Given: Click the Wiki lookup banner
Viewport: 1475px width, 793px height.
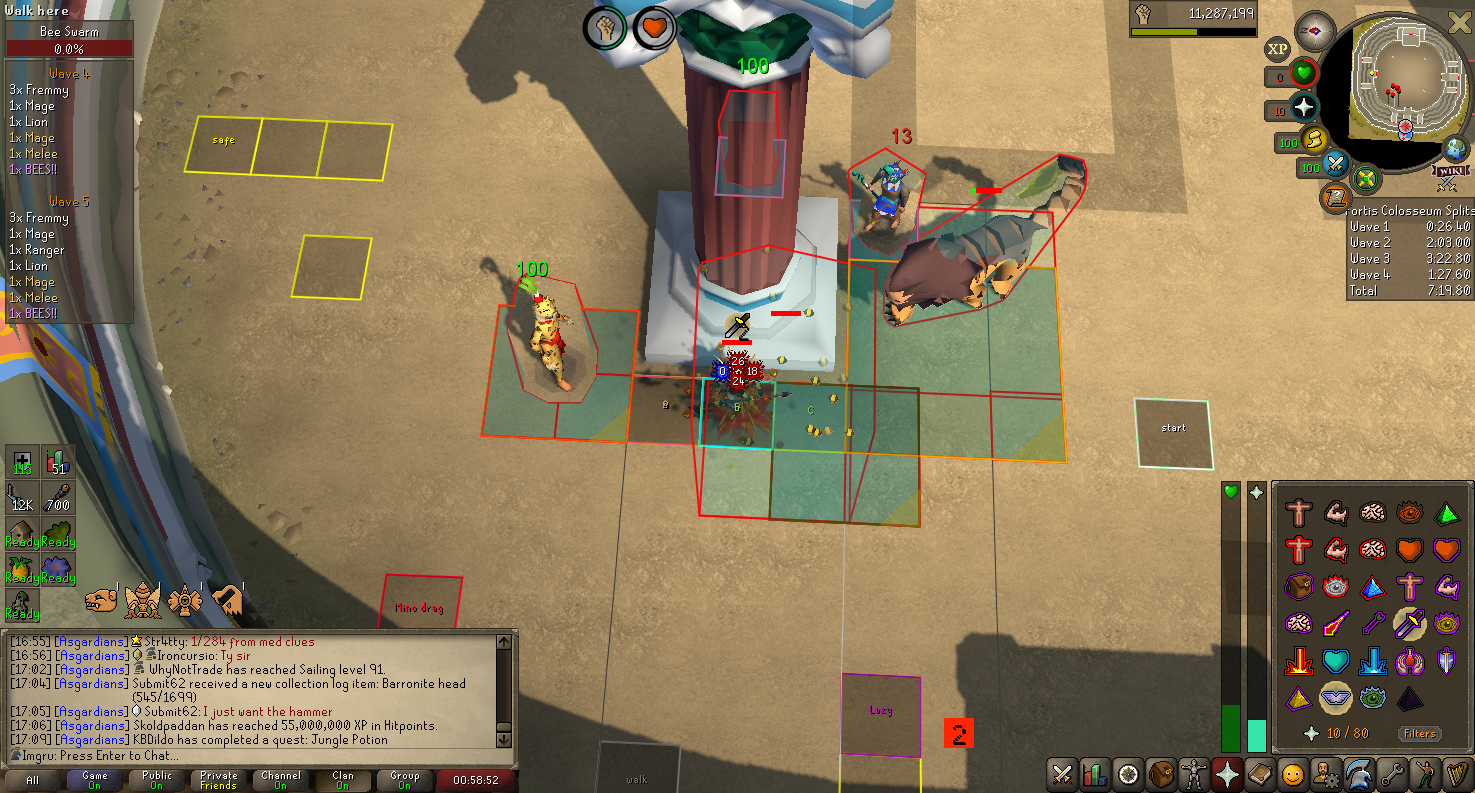Looking at the screenshot, I should (x=1446, y=182).
